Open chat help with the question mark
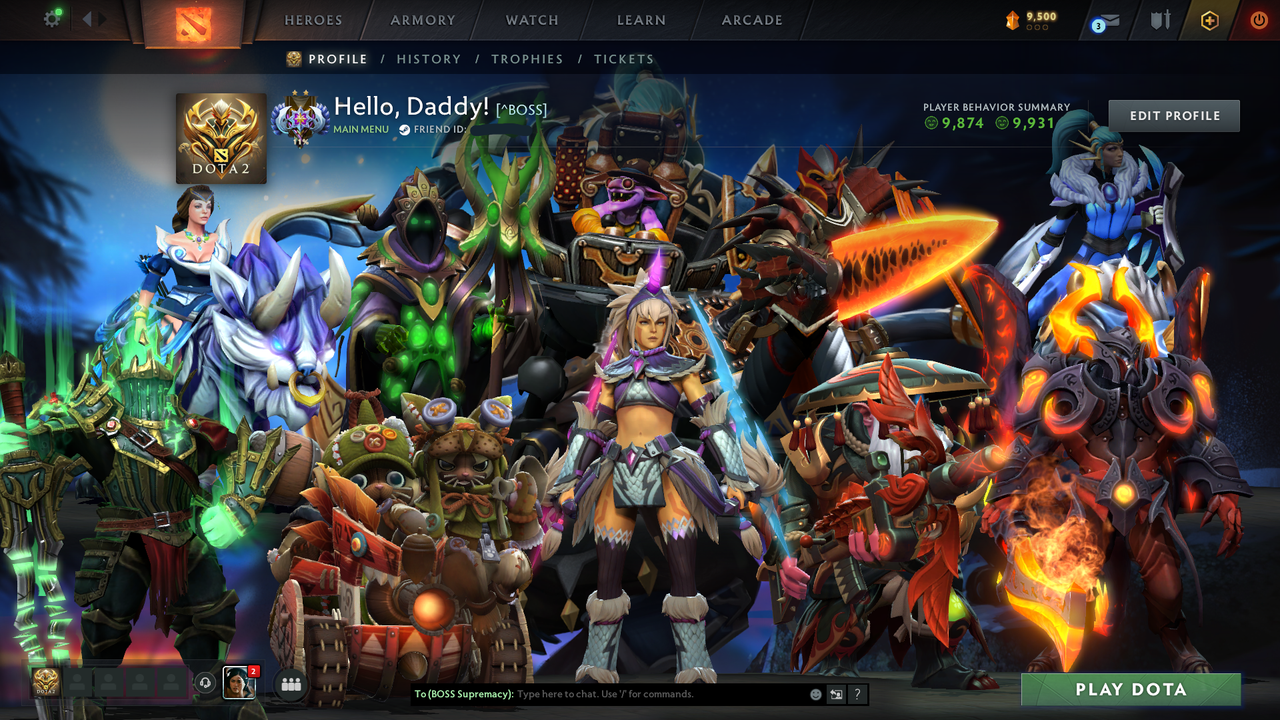The image size is (1280, 720). 857,692
